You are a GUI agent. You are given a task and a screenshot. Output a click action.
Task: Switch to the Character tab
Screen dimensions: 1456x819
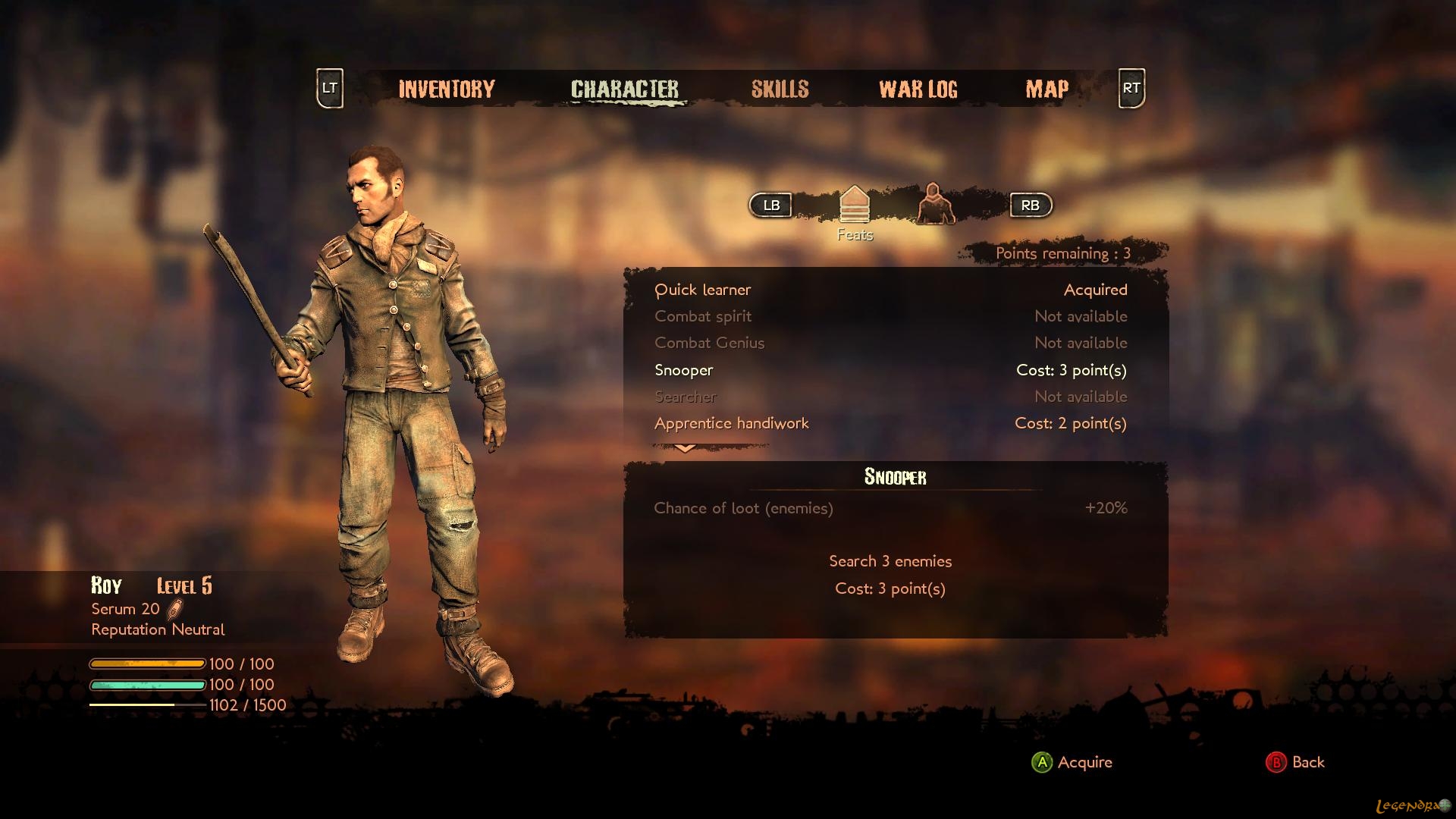[625, 89]
